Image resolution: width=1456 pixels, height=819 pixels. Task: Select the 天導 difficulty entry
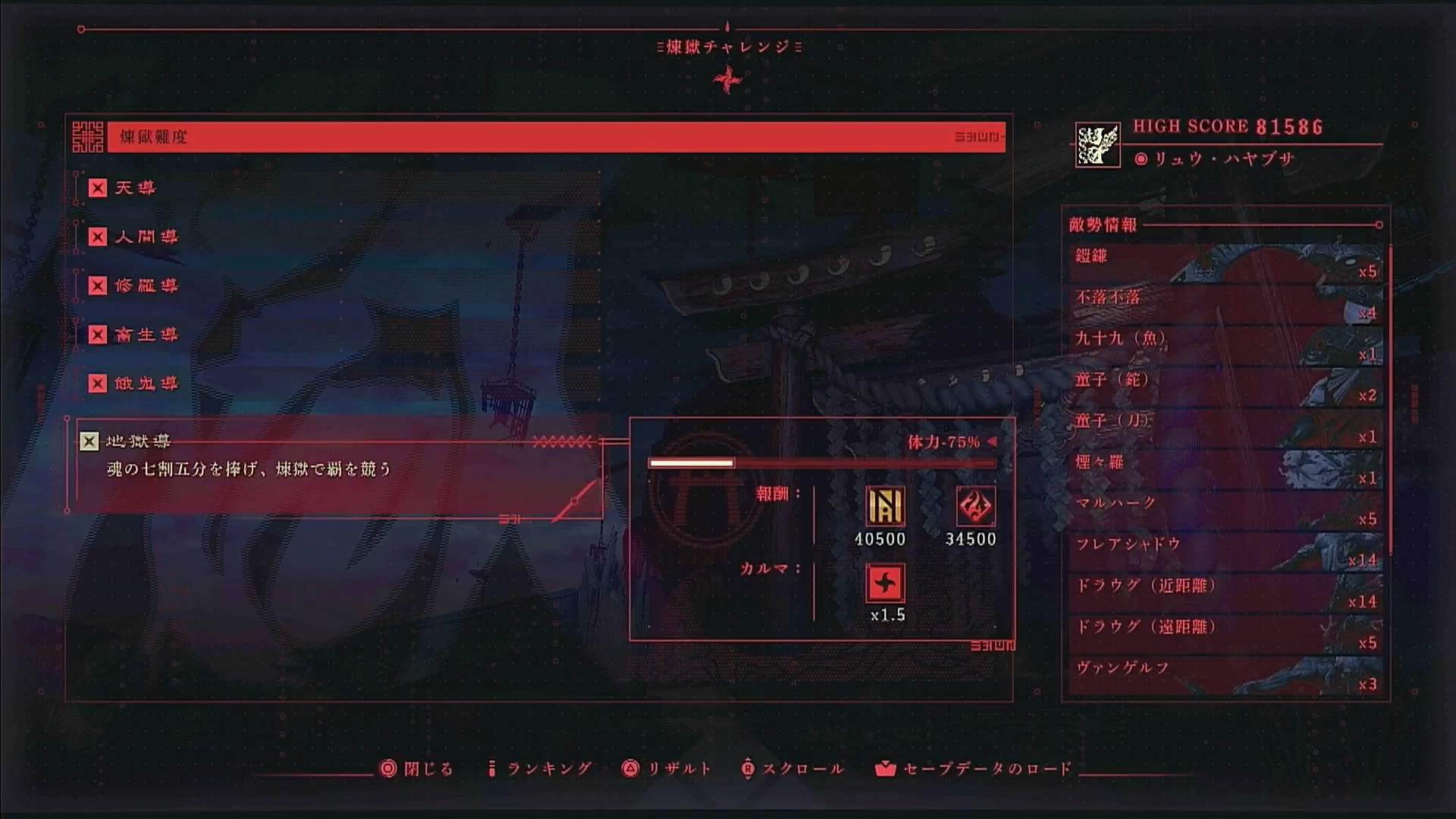[134, 188]
